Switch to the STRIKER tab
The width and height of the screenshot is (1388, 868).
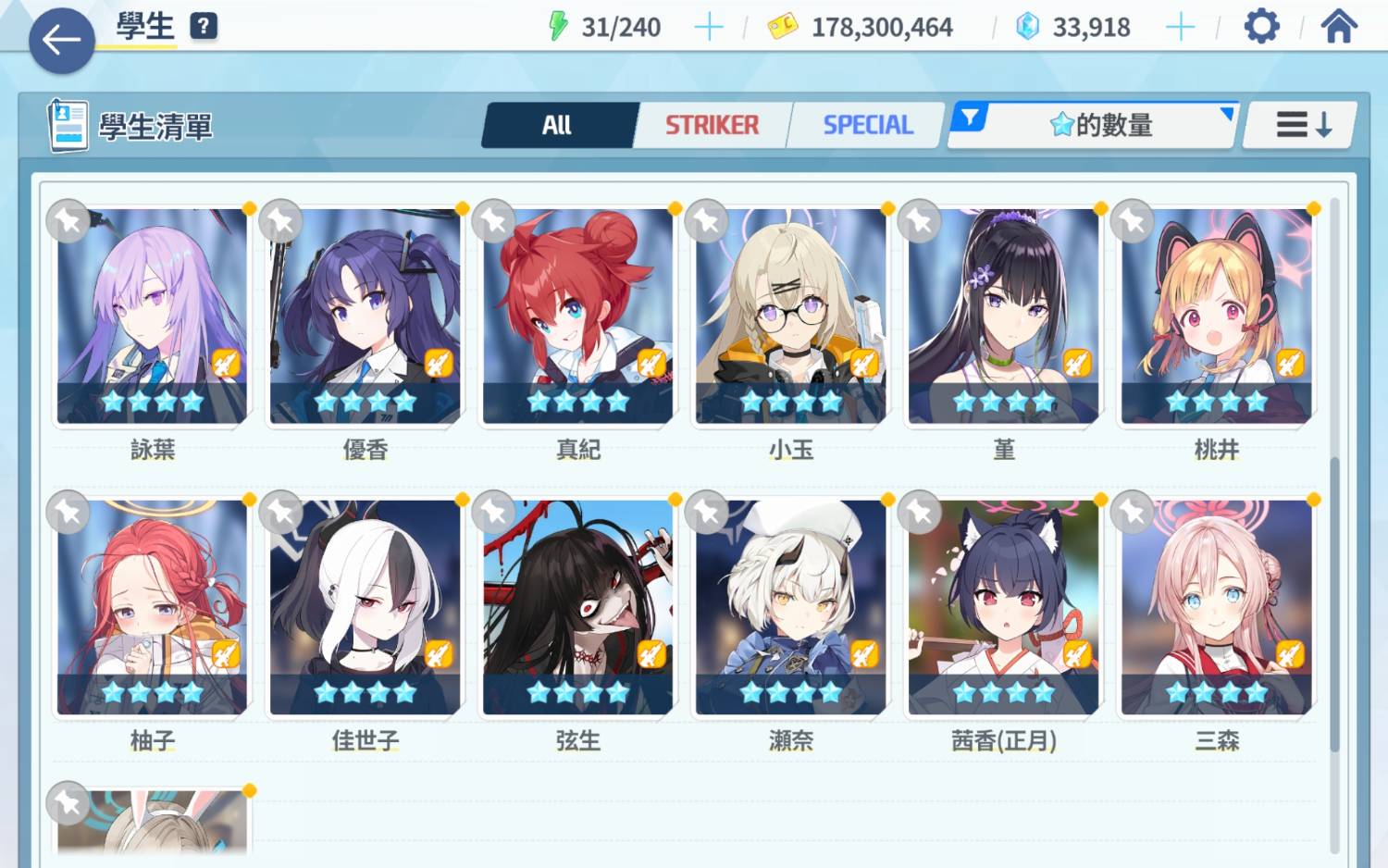click(x=712, y=125)
